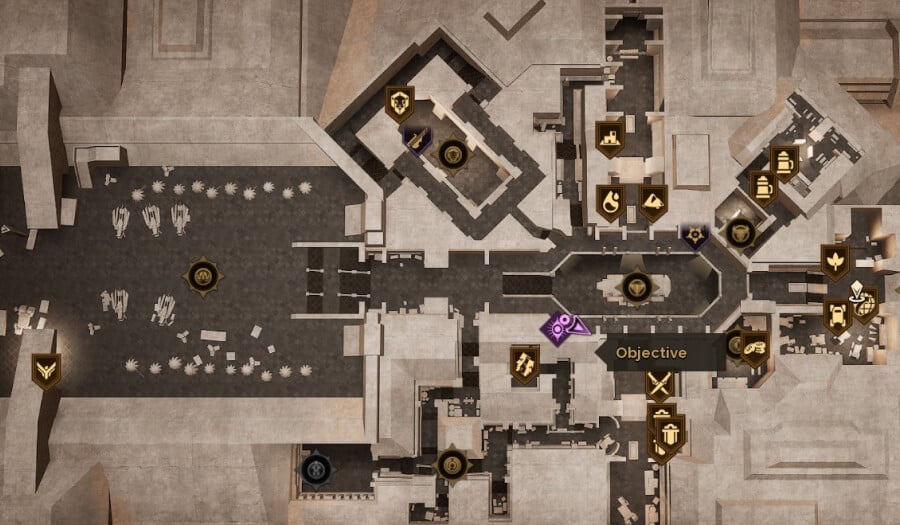Select the lion head shield marker
Viewport: 900px width, 525px height.
[x=400, y=101]
